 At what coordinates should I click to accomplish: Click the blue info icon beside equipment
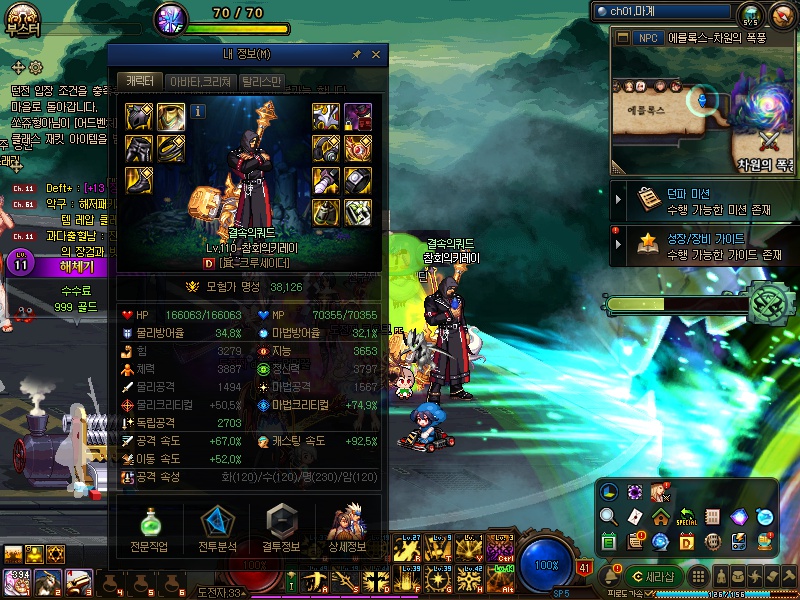[198, 111]
